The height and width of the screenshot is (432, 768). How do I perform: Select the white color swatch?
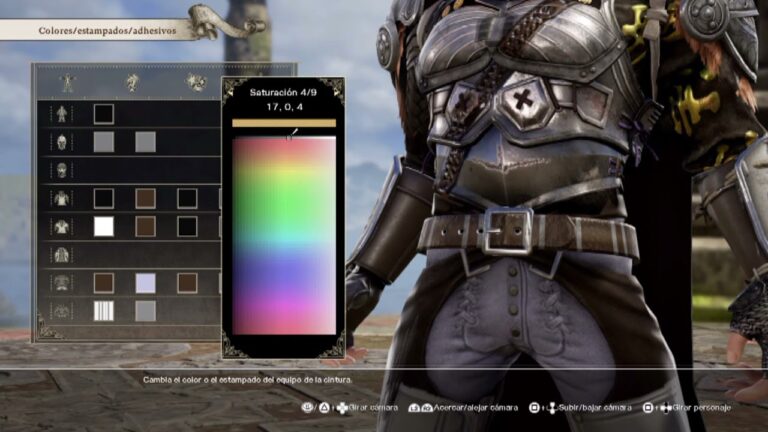tap(104, 226)
